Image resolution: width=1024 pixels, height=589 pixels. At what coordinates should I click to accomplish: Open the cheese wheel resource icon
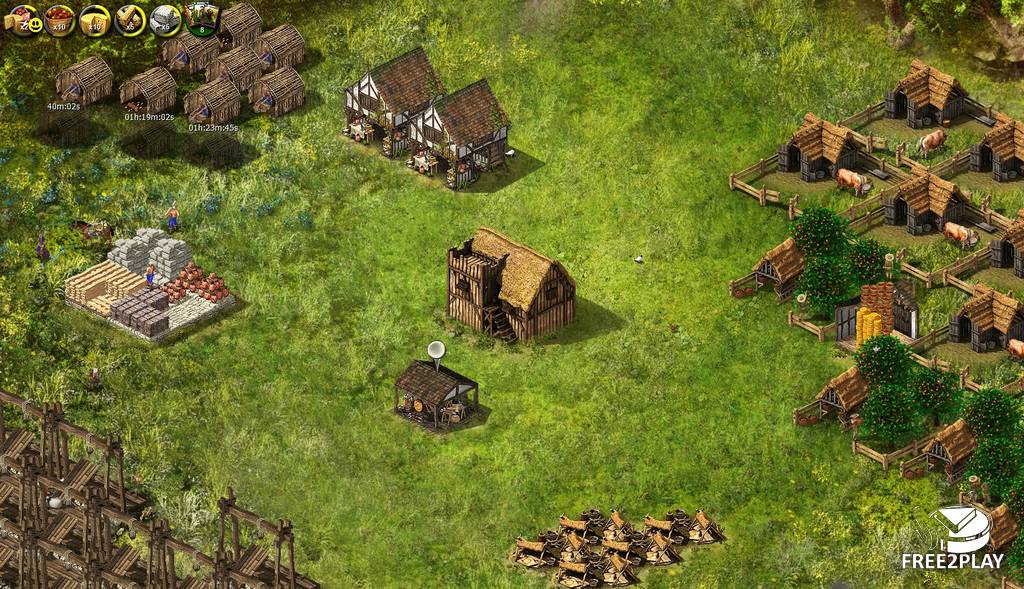[x=95, y=18]
